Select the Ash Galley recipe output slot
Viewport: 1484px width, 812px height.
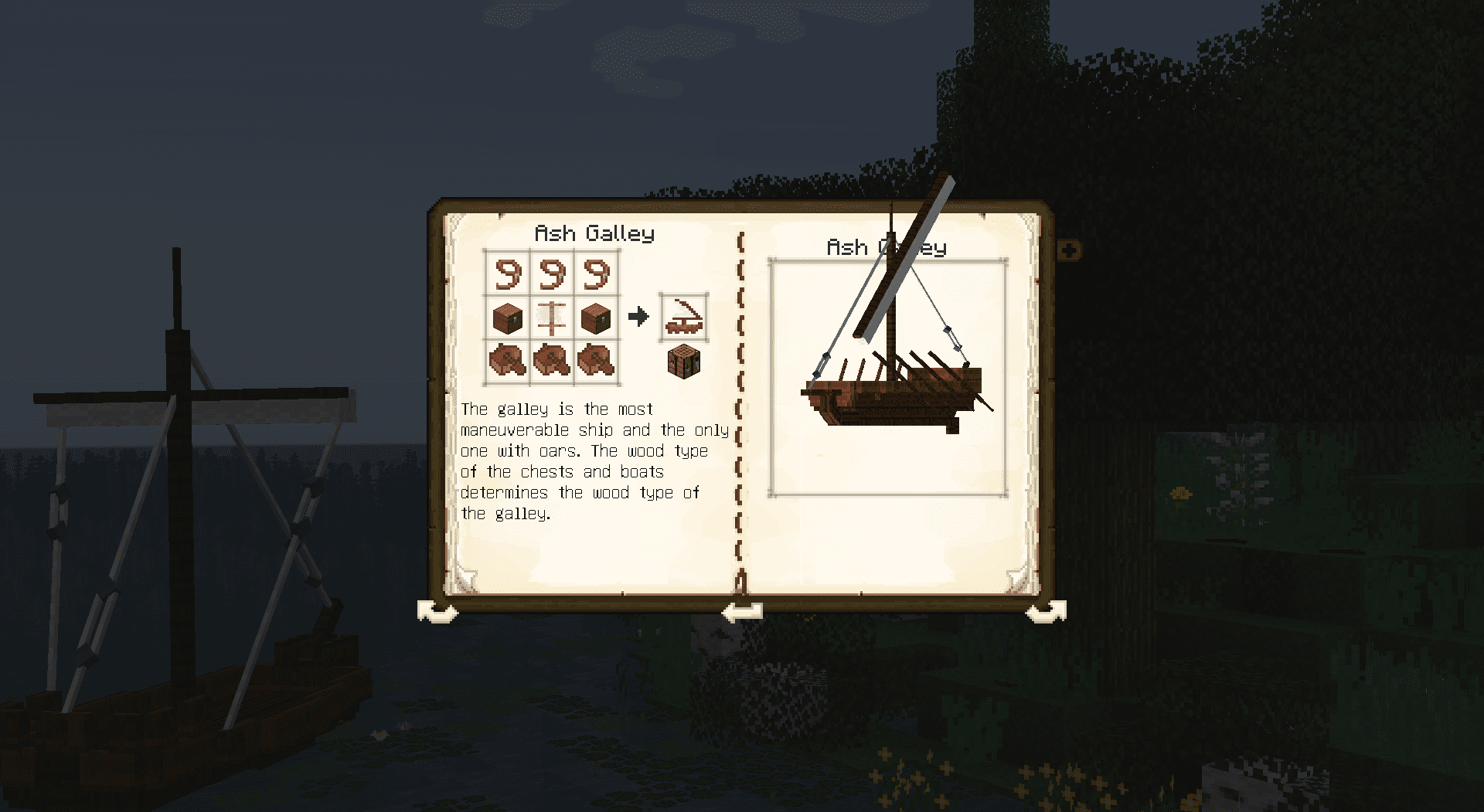click(x=684, y=317)
